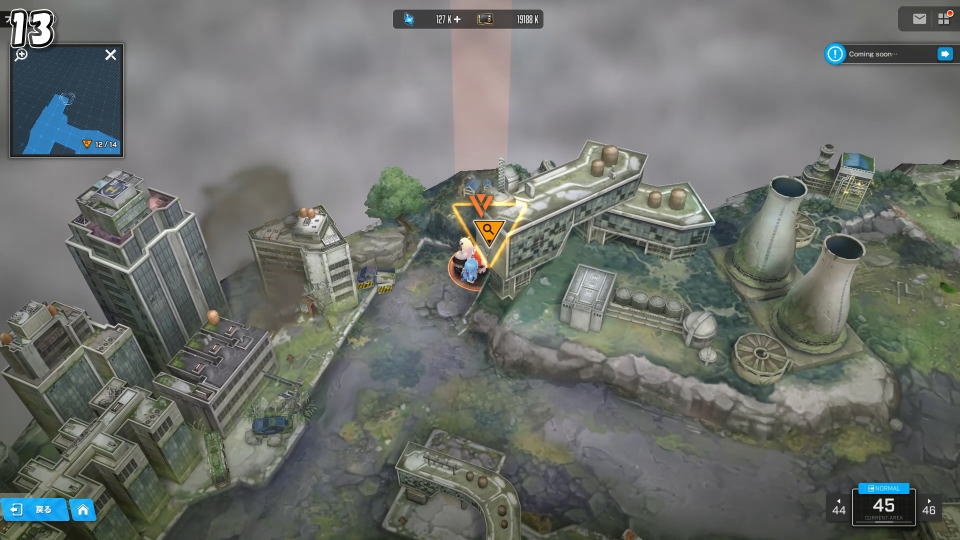
Task: Click the blue arrow on Coming soon banner
Action: (944, 54)
